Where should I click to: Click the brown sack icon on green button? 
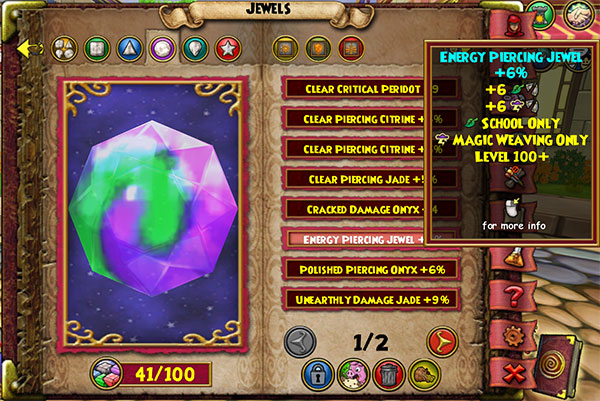(422, 375)
